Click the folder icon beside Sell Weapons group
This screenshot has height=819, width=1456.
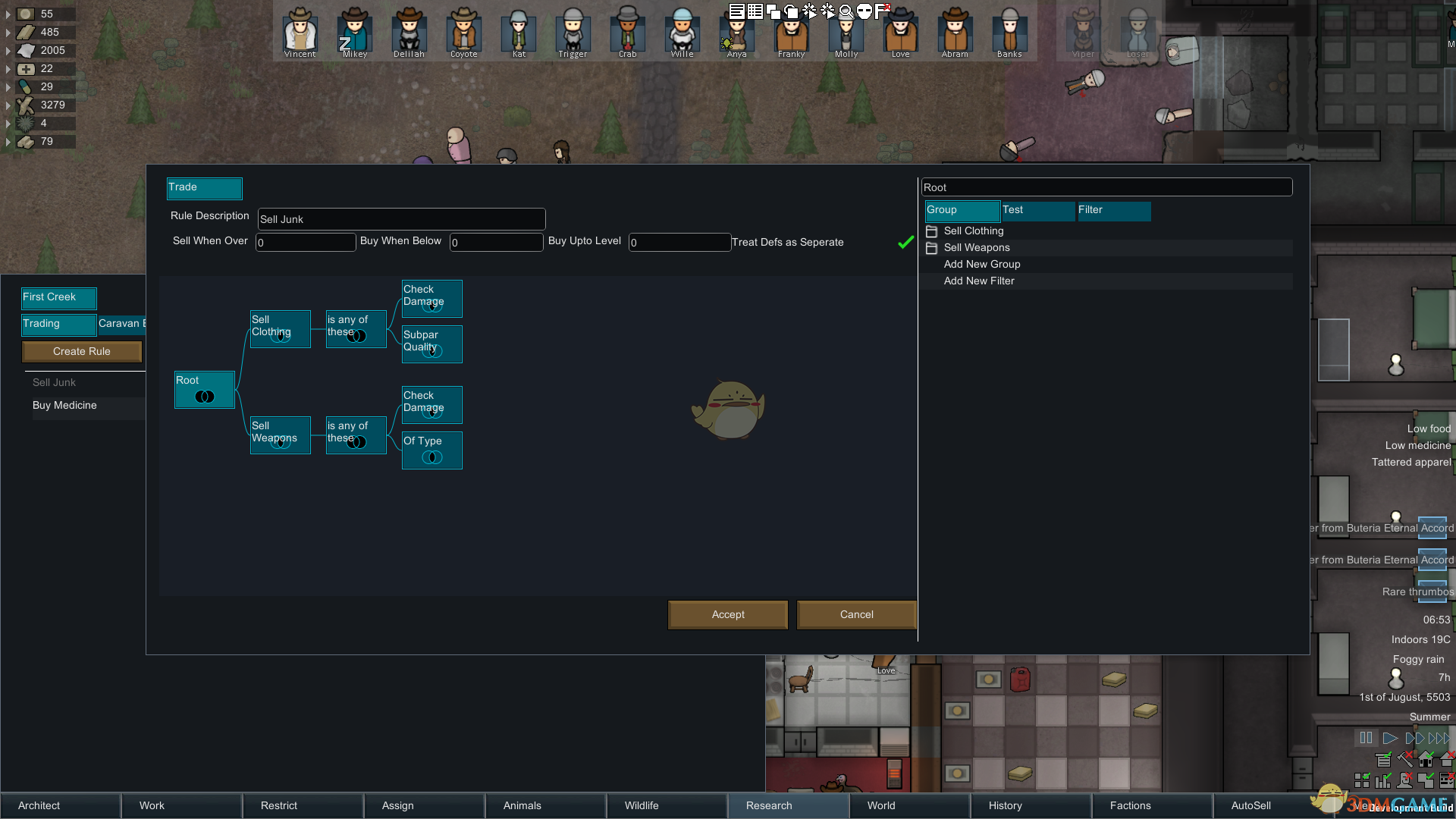coord(931,248)
